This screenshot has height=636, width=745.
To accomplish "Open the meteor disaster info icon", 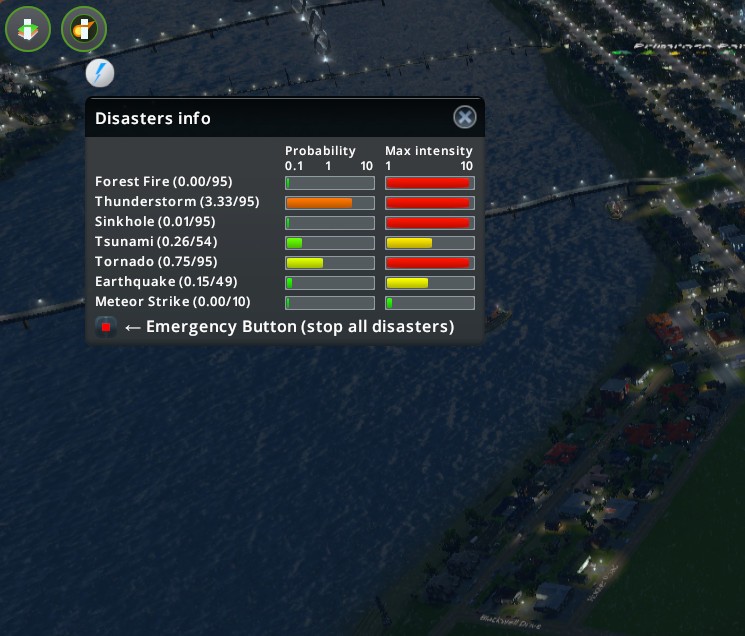I will [x=84, y=30].
